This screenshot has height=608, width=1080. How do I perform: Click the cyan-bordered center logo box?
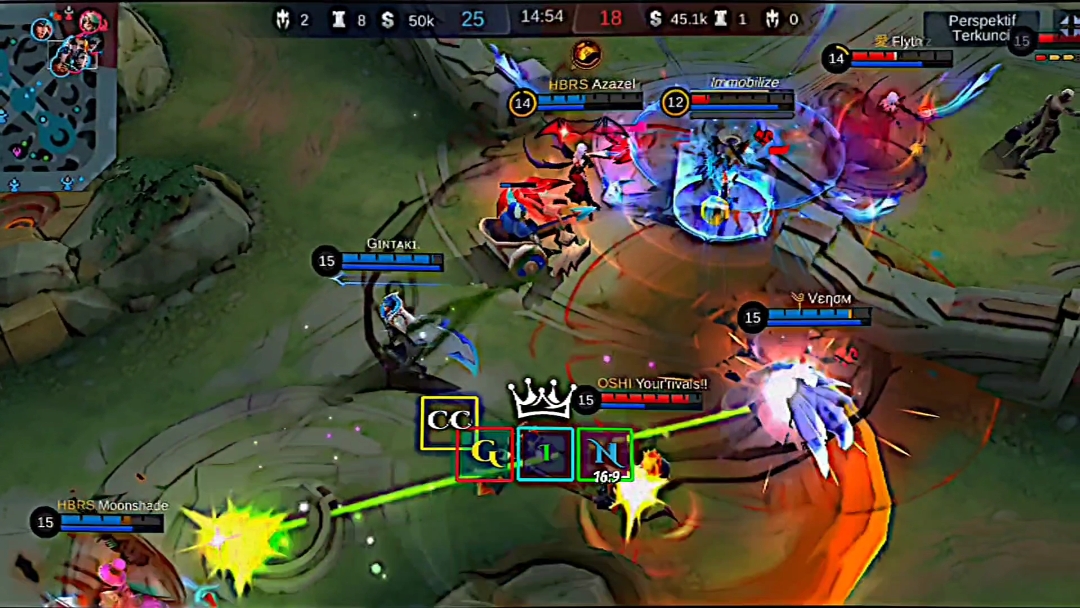click(x=545, y=454)
